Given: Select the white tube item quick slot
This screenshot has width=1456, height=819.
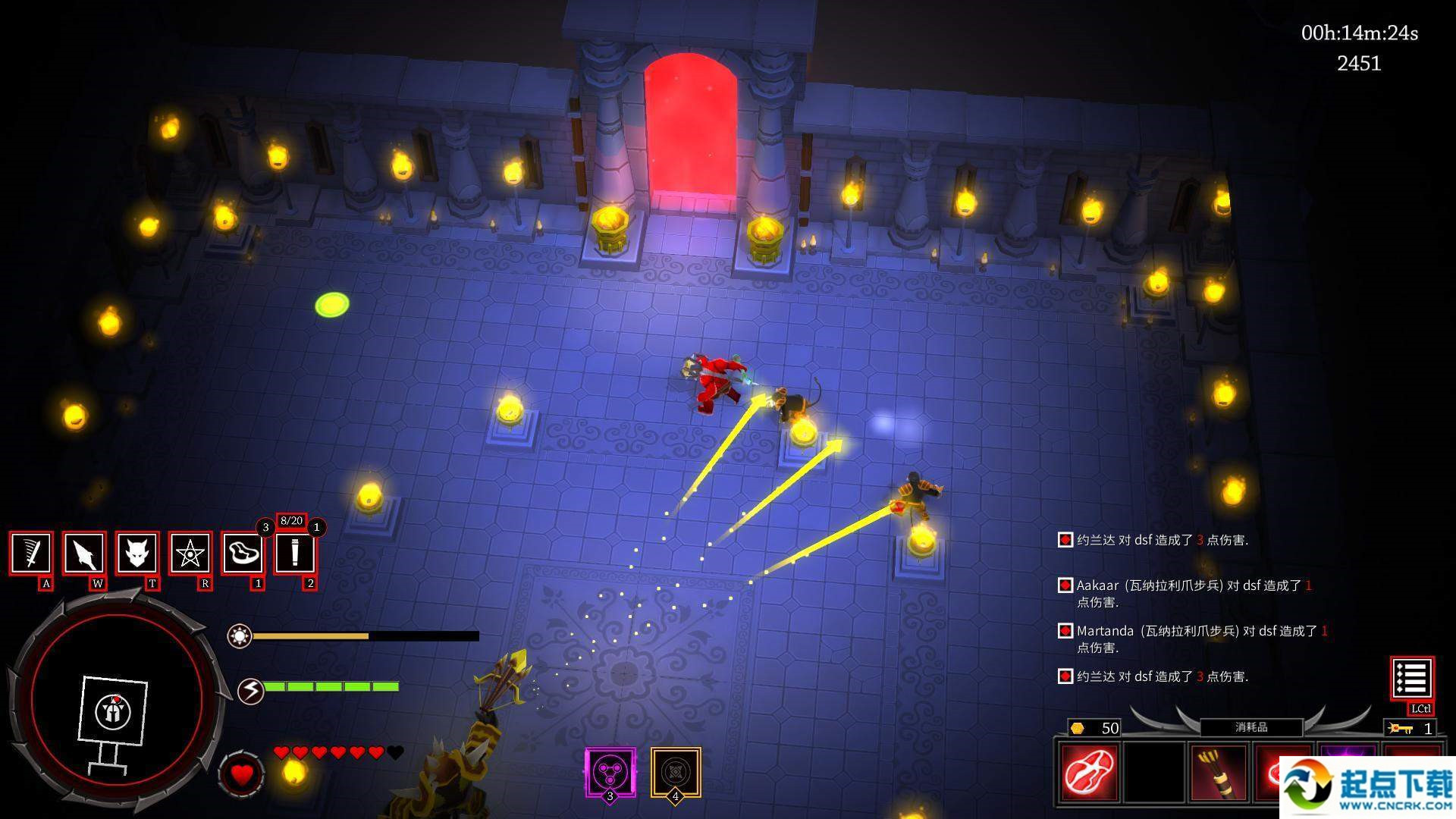Looking at the screenshot, I should click(x=295, y=554).
